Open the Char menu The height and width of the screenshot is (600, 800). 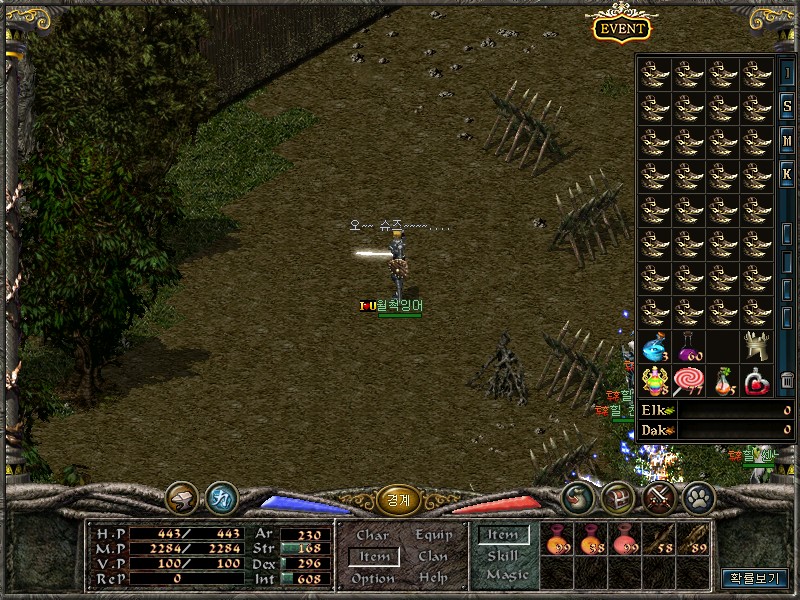tap(373, 536)
